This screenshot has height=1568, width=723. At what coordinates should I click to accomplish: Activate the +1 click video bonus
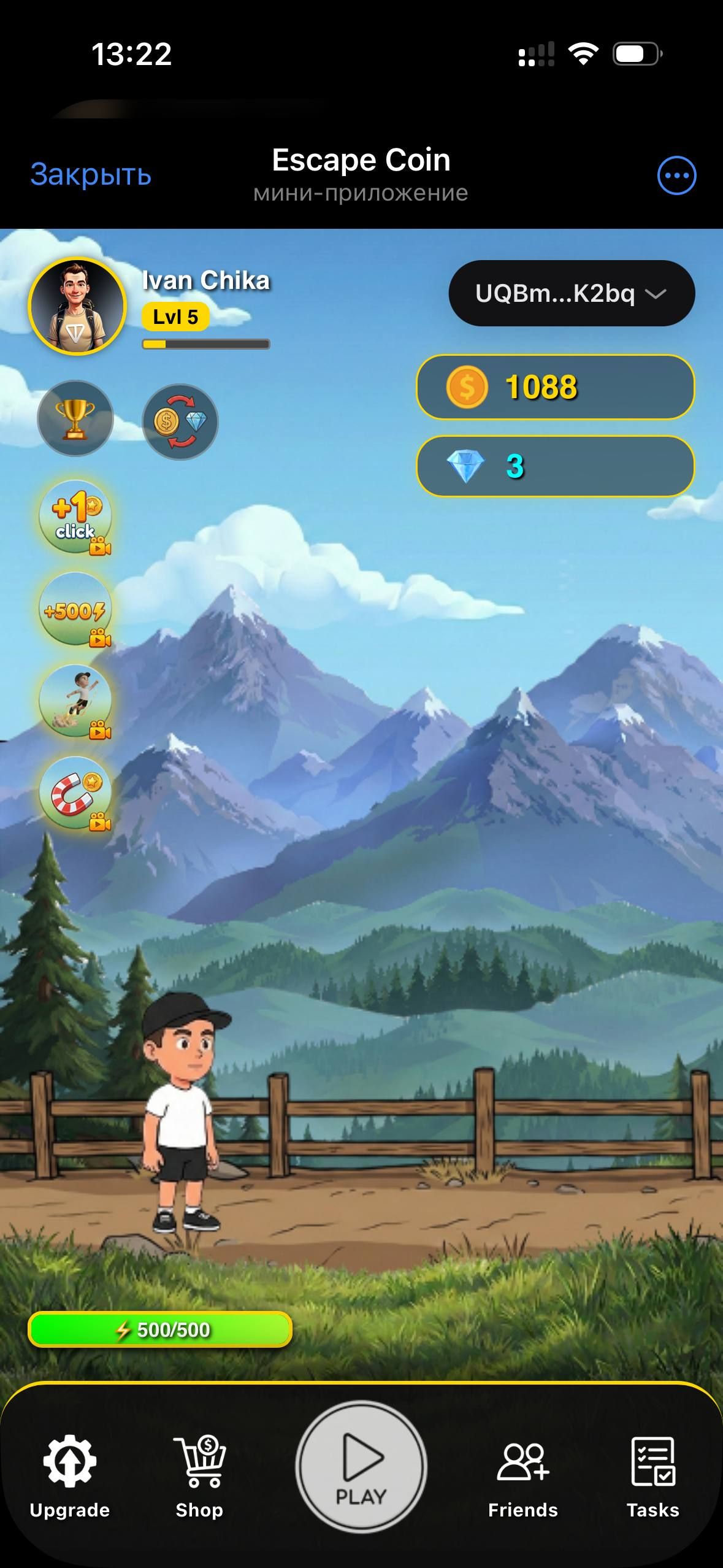(75, 517)
